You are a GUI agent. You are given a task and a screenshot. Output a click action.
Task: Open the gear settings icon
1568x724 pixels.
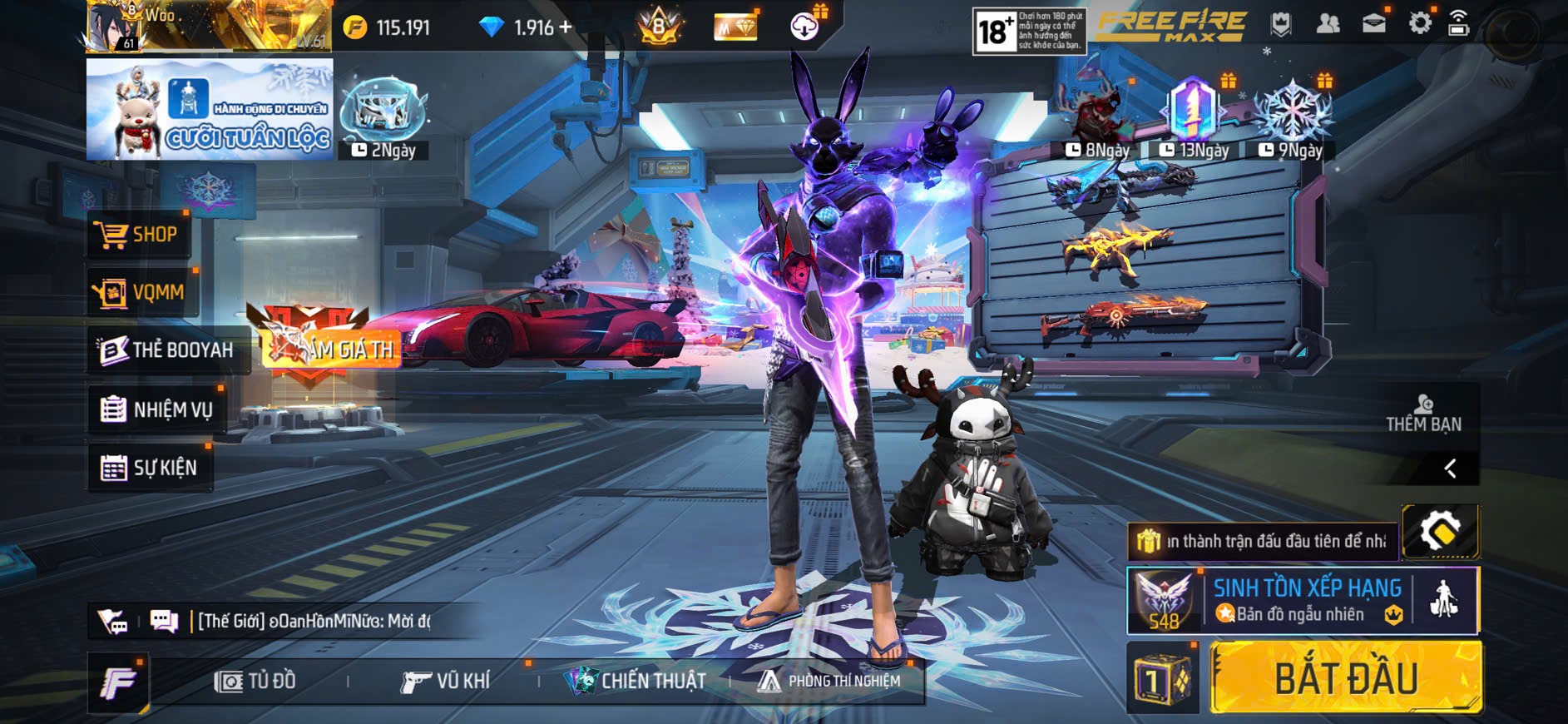click(x=1420, y=23)
